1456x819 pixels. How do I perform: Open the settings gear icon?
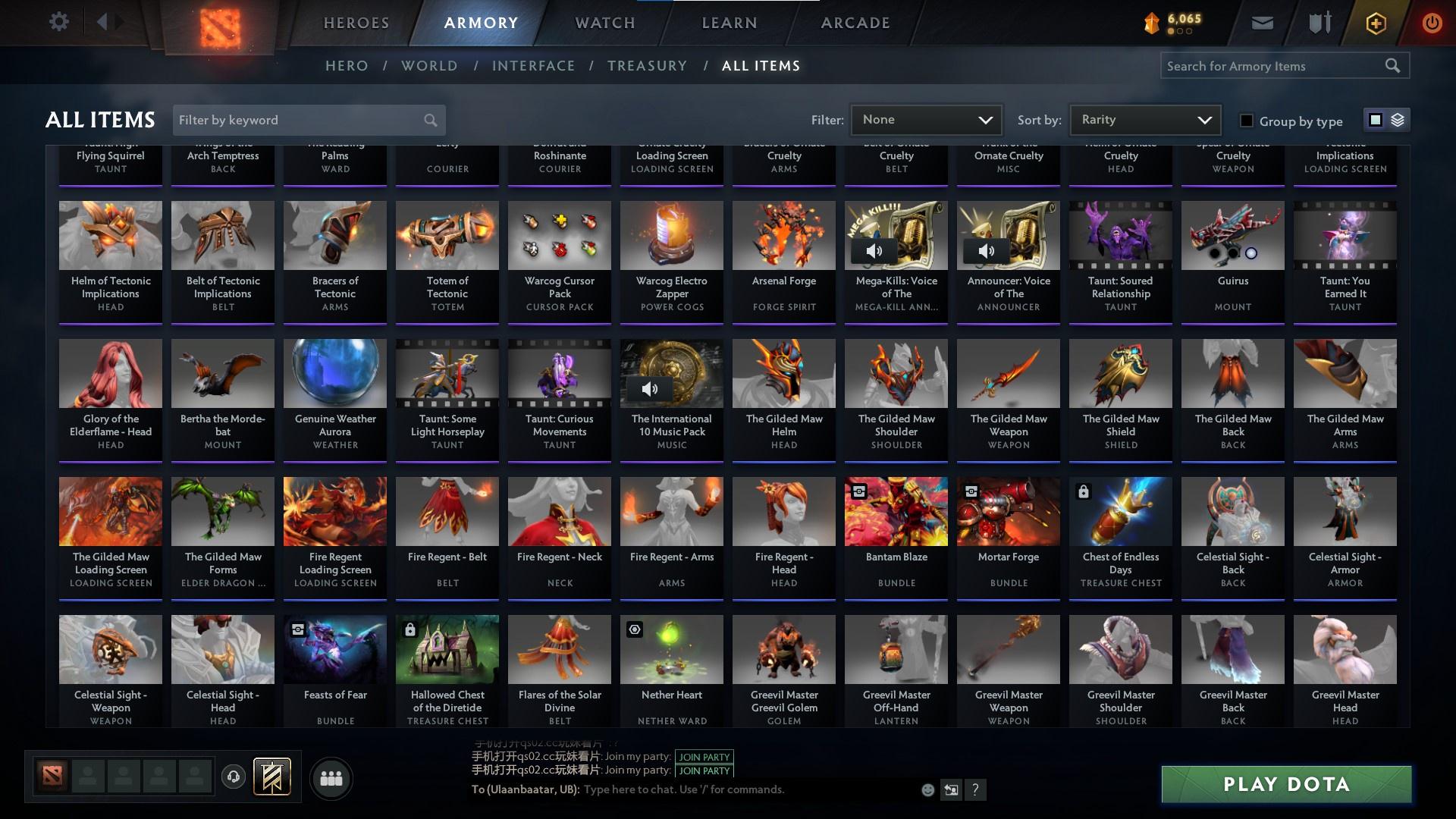coord(59,22)
